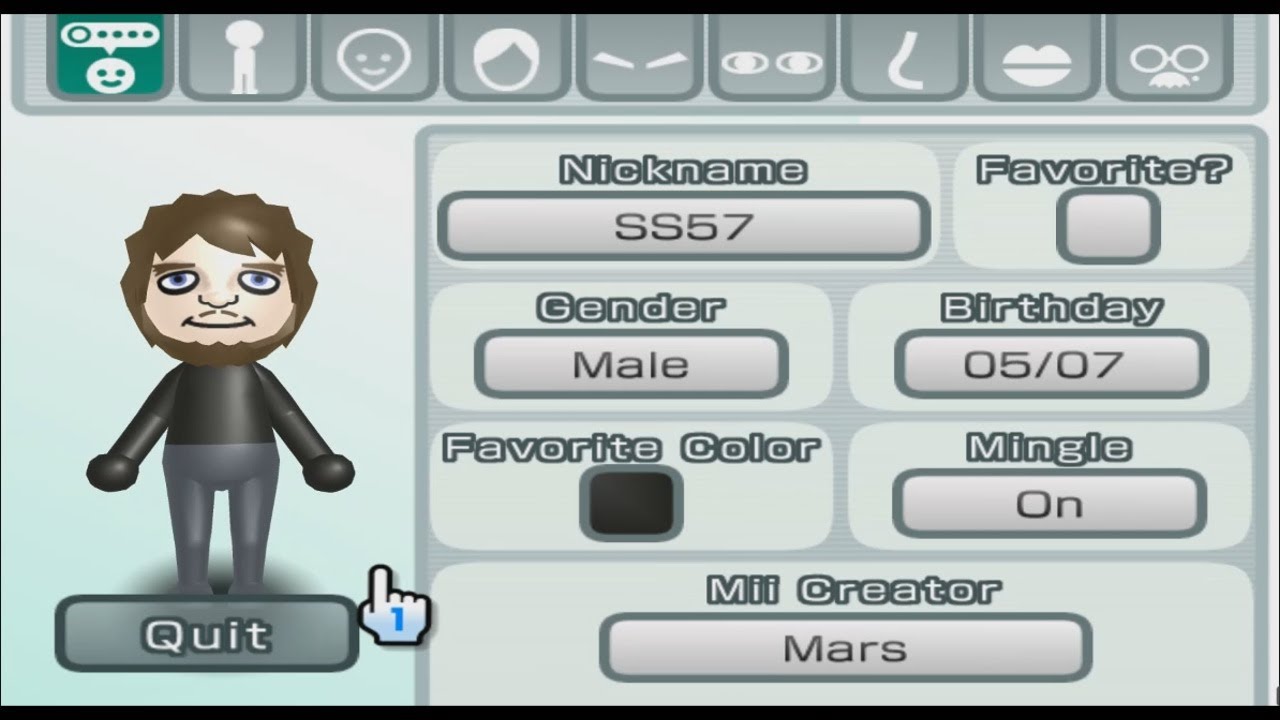
Task: Select the body build editor icon
Action: (242, 55)
